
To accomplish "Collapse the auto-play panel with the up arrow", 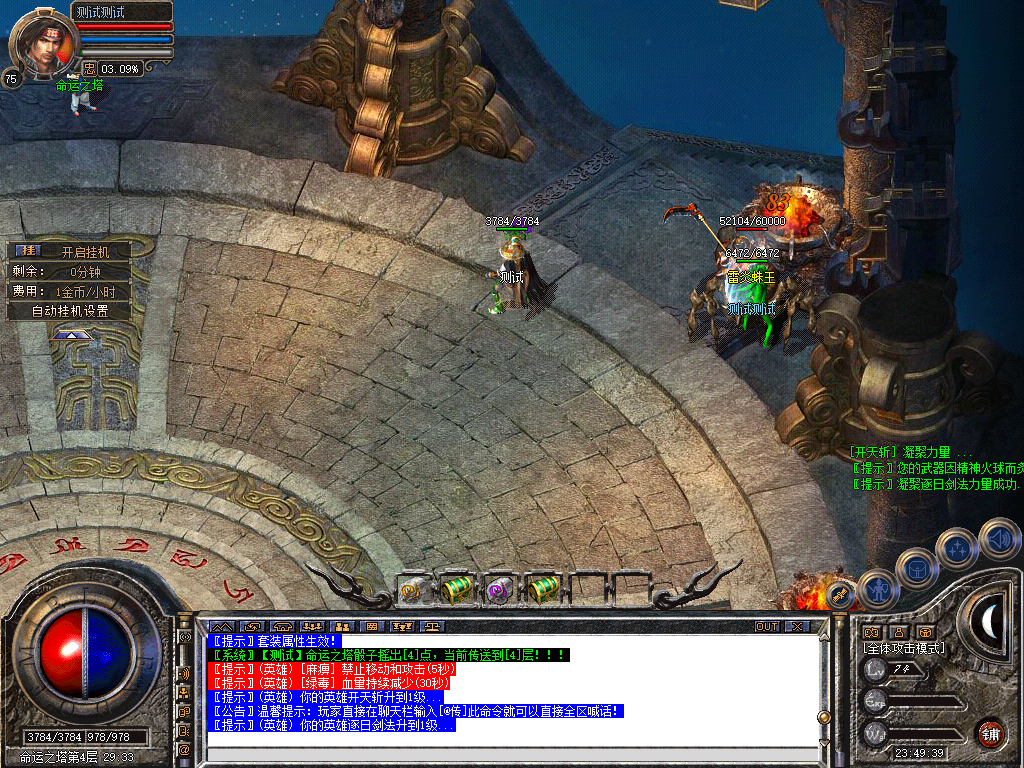I will (x=68, y=336).
